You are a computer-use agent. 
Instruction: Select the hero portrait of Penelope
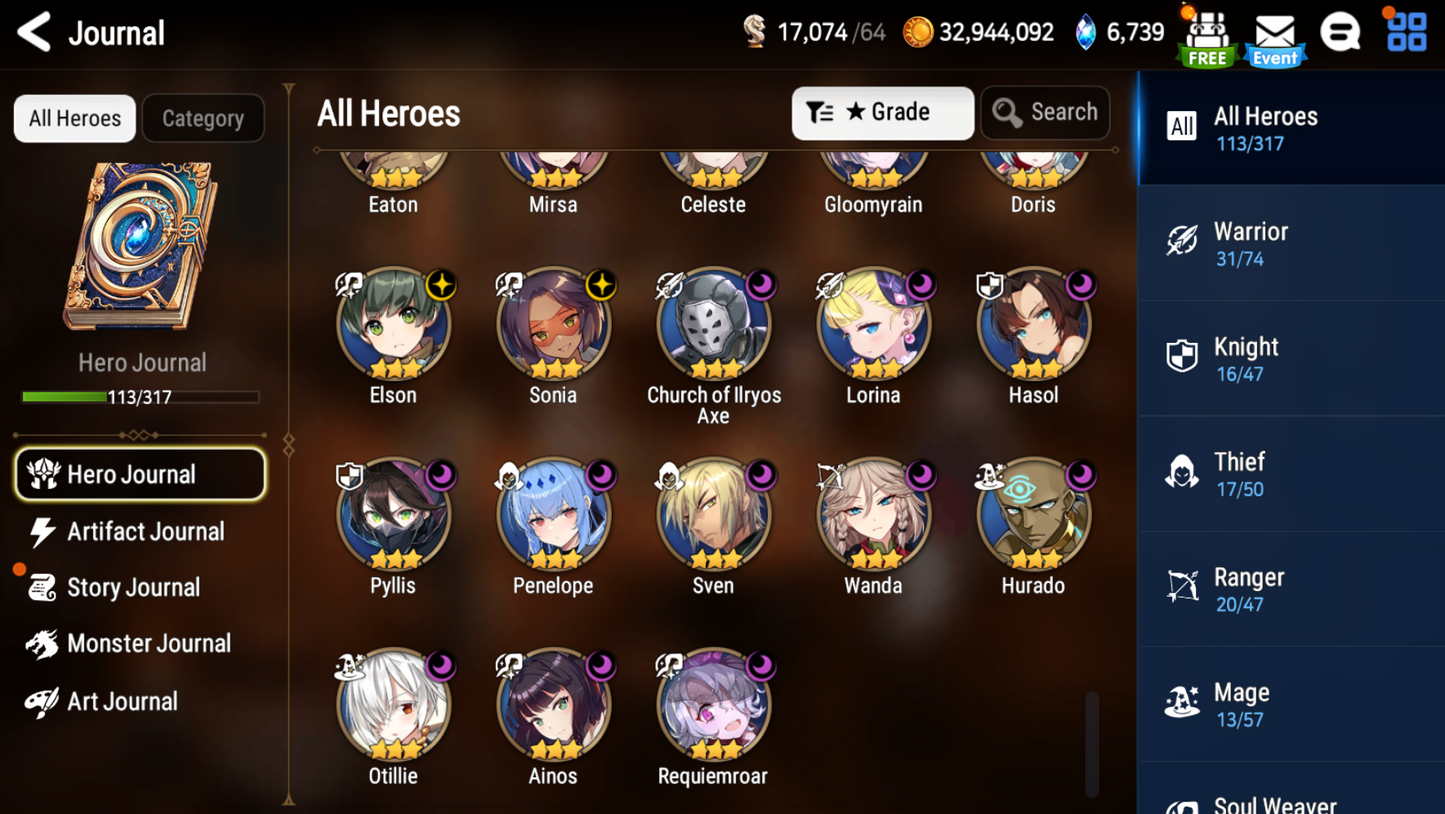click(553, 513)
